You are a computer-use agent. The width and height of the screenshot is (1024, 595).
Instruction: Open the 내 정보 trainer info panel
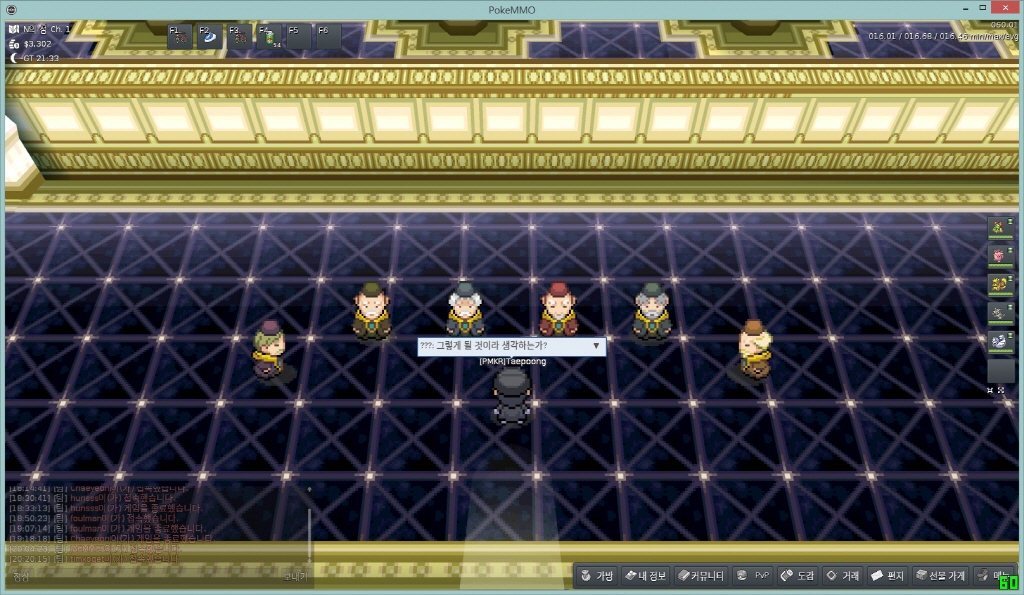point(645,576)
